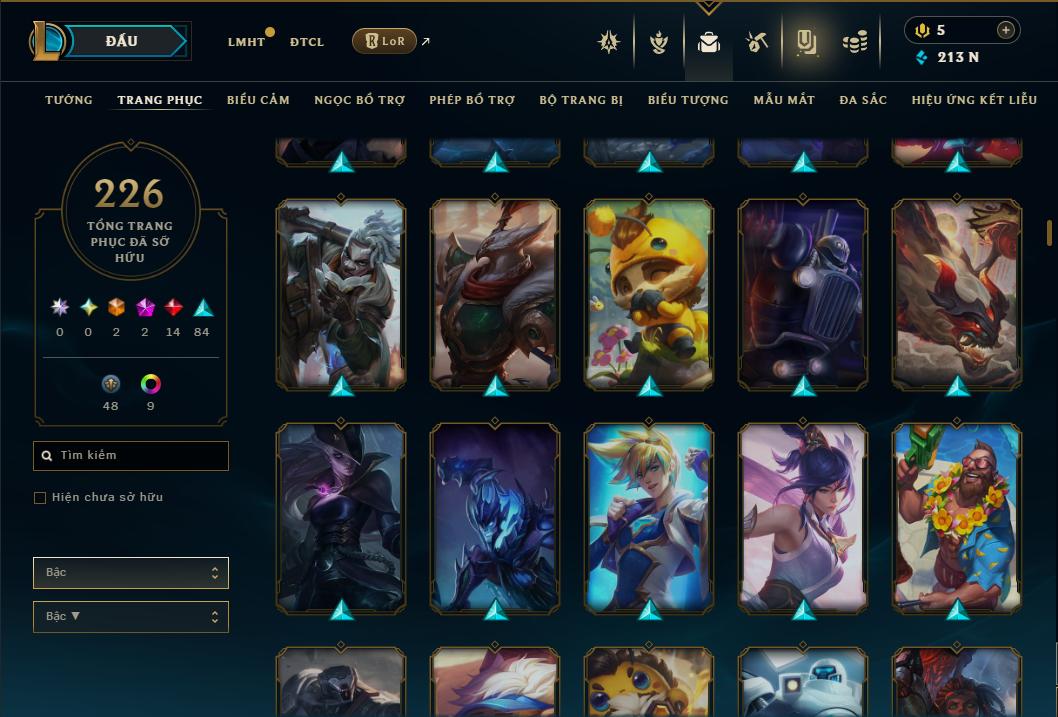
Task: Open the hammer crafting icon
Action: [x=757, y=42]
